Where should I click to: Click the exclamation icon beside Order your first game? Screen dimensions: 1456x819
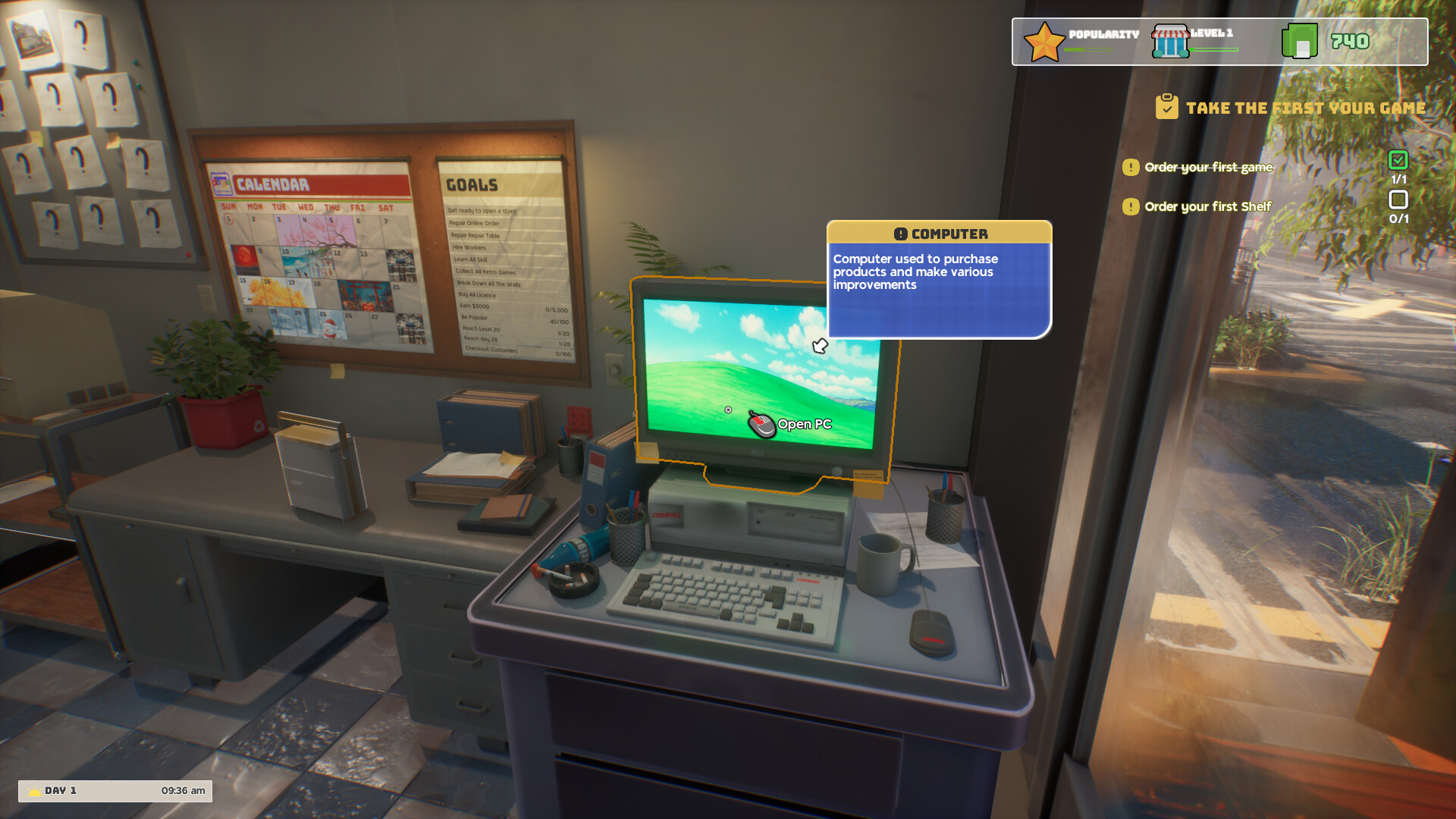pyautogui.click(x=1131, y=167)
